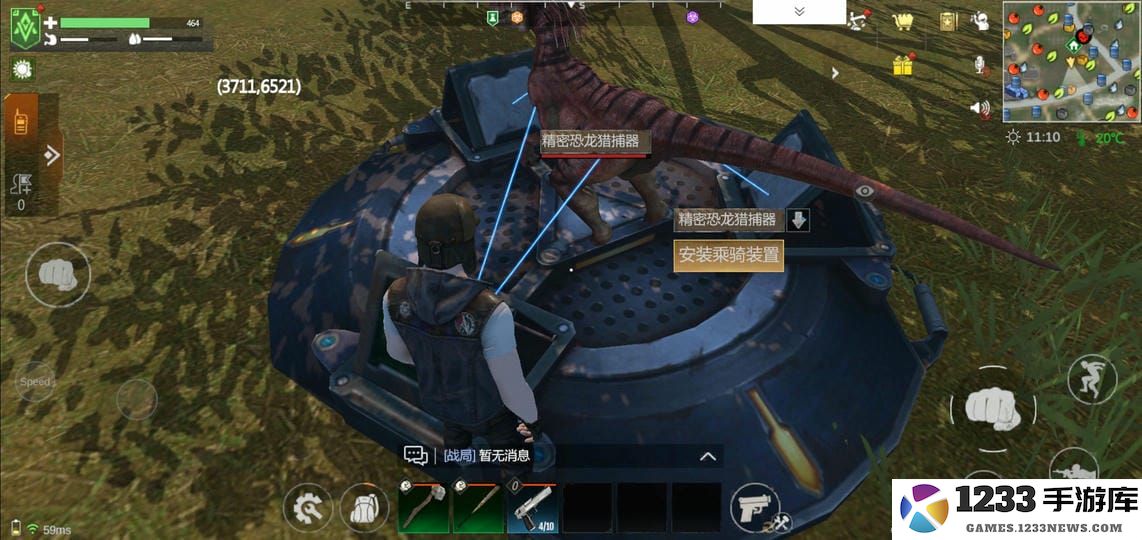Tap the green faction badge avatar
The image size is (1142, 540).
tap(25, 28)
